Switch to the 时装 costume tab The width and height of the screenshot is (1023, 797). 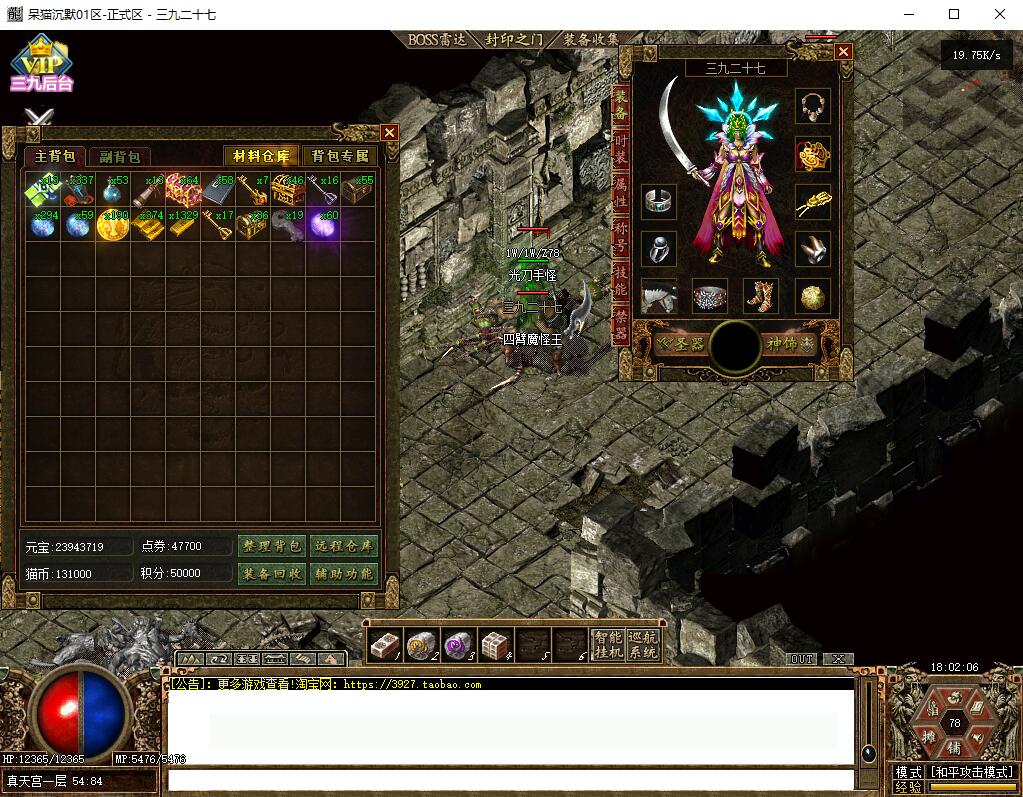pos(621,146)
